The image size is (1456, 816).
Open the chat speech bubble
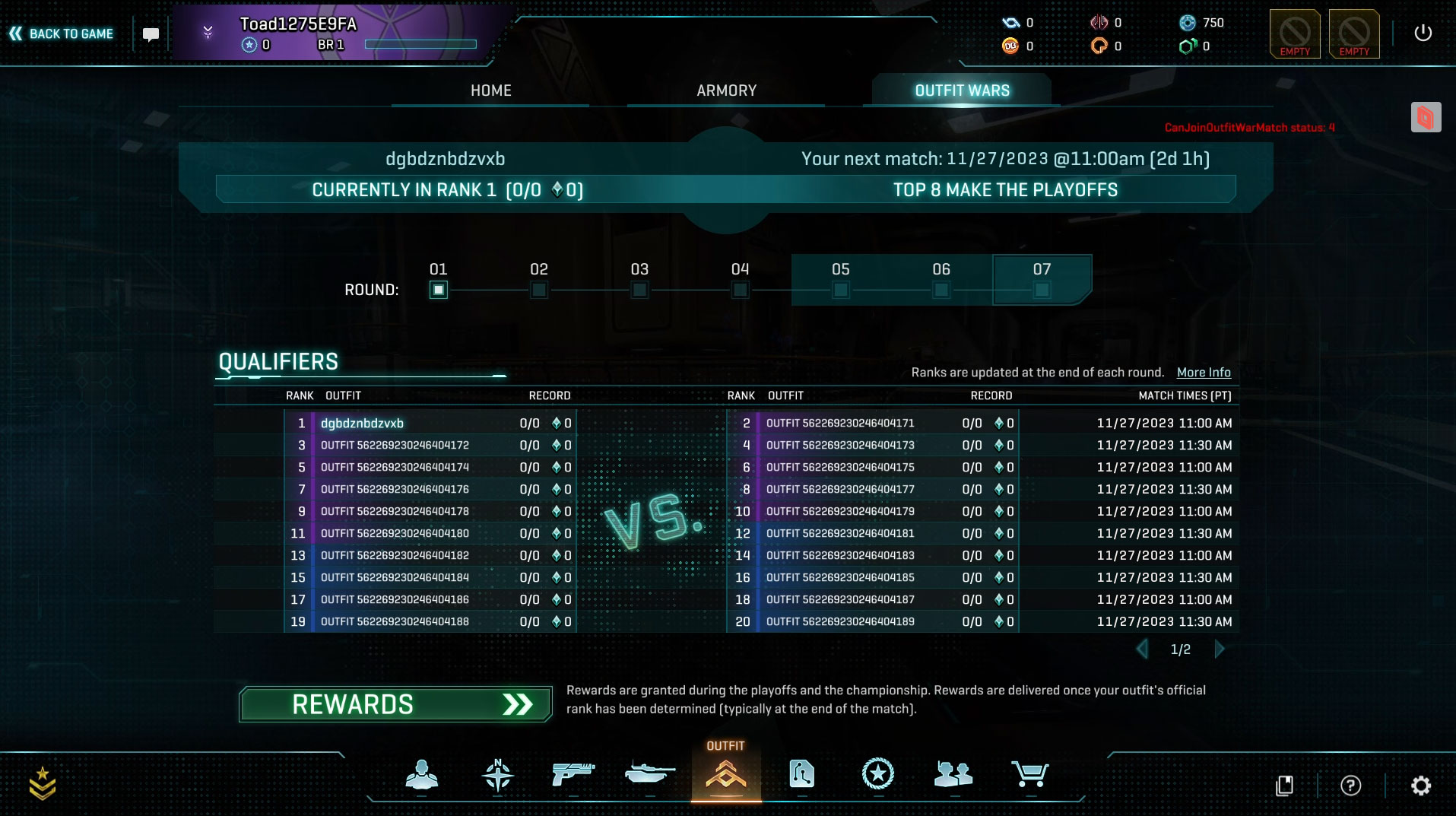[151, 34]
